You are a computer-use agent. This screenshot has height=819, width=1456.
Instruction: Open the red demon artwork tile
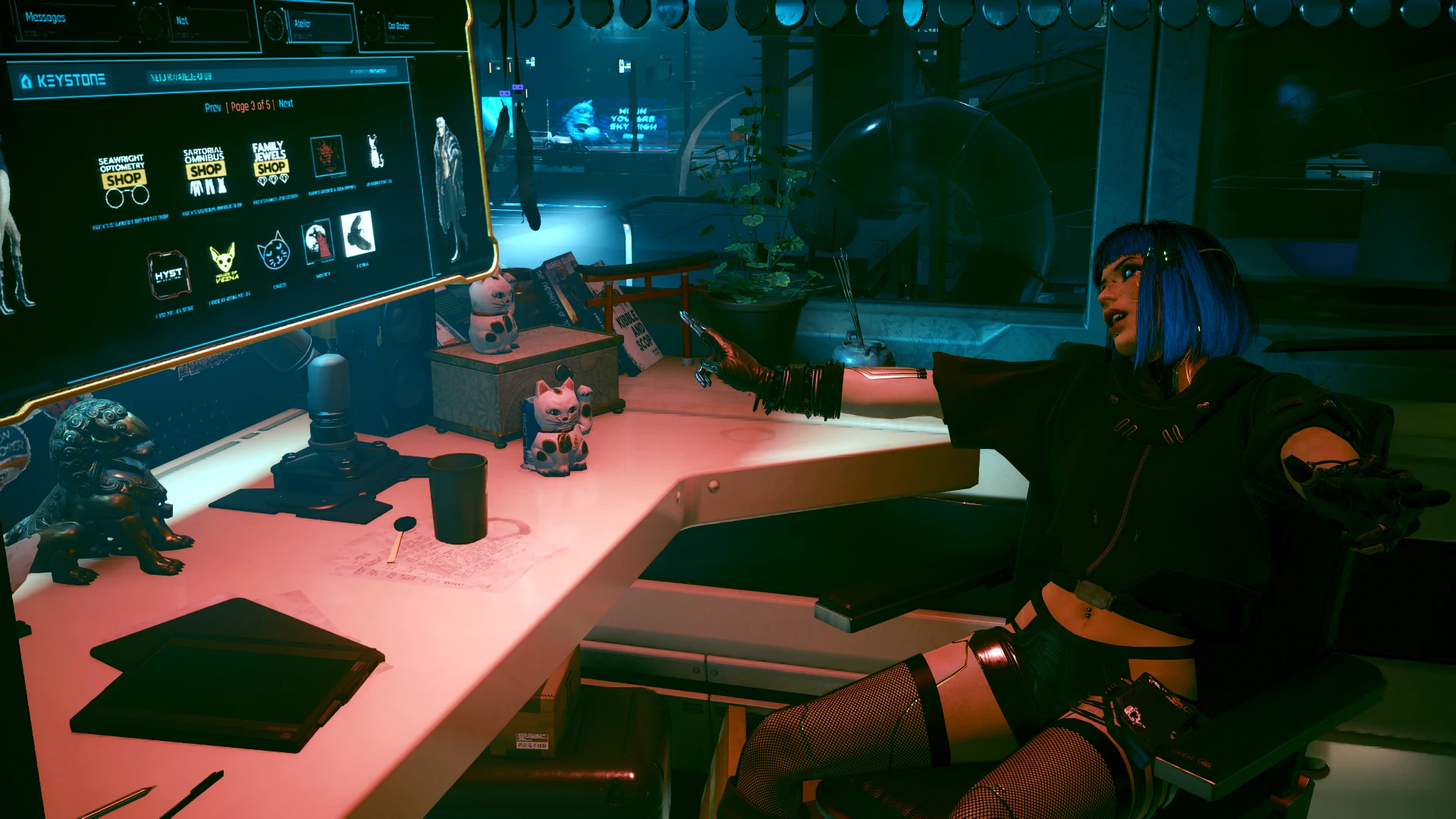point(327,157)
